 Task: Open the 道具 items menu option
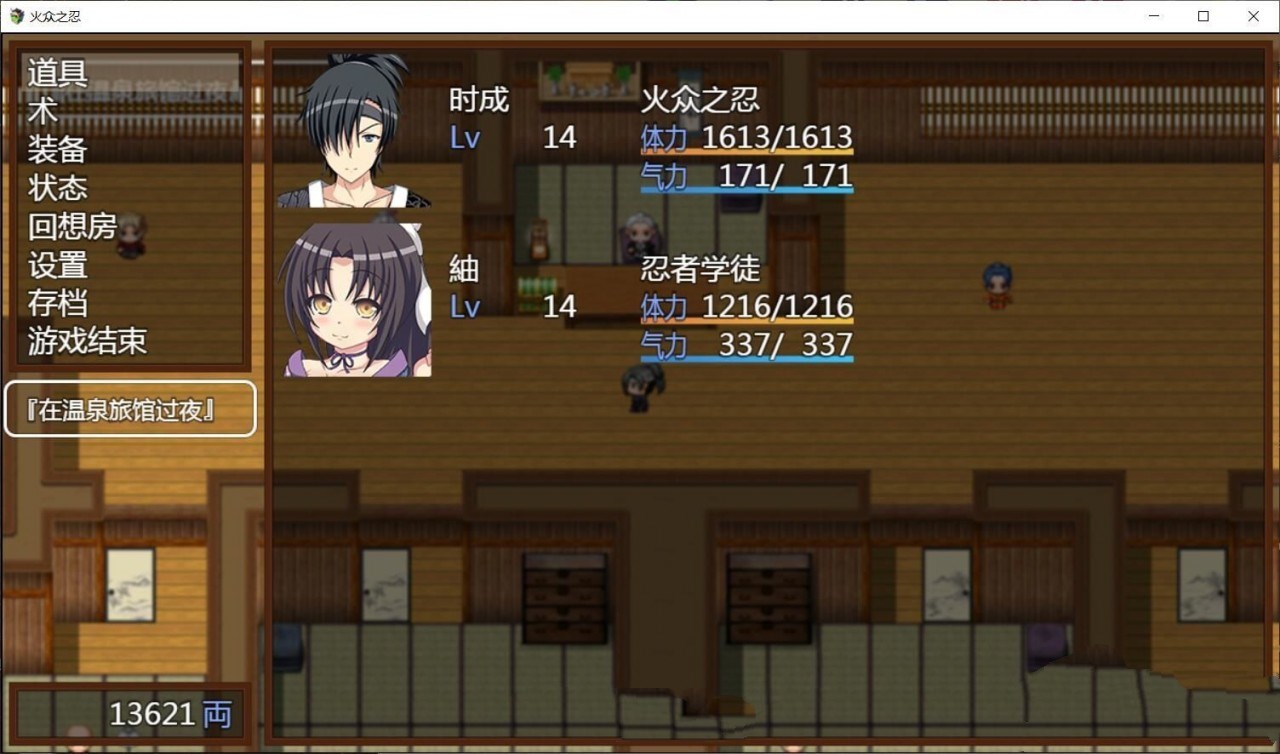click(55, 73)
